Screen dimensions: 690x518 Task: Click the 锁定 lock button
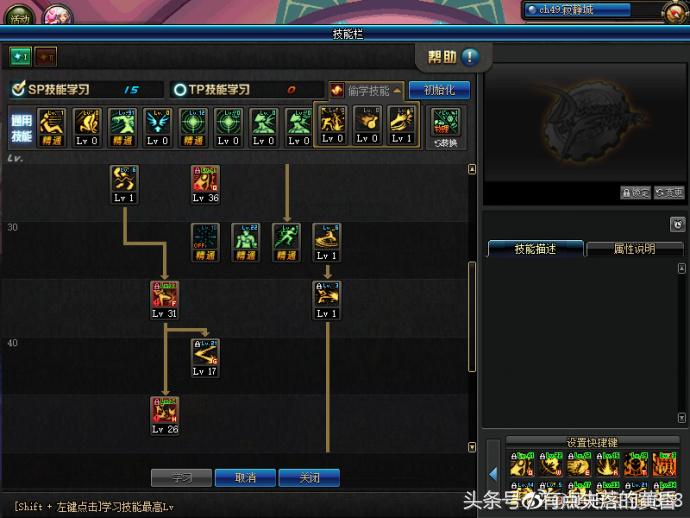point(634,193)
